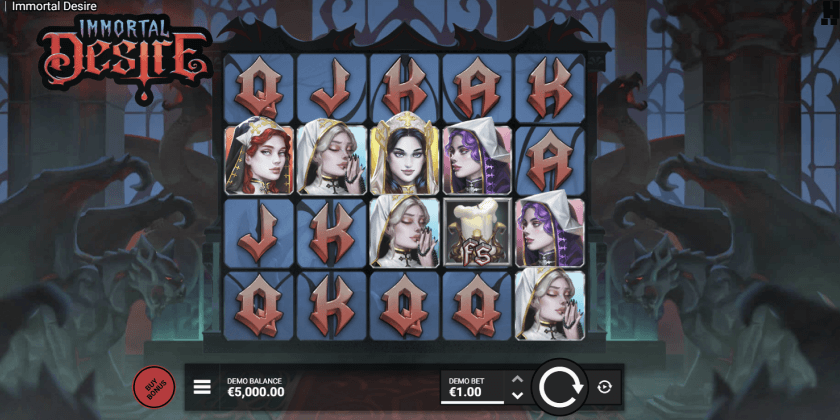Click the red Buy Bonus button
Viewport: 840px width, 420px height.
click(x=154, y=387)
